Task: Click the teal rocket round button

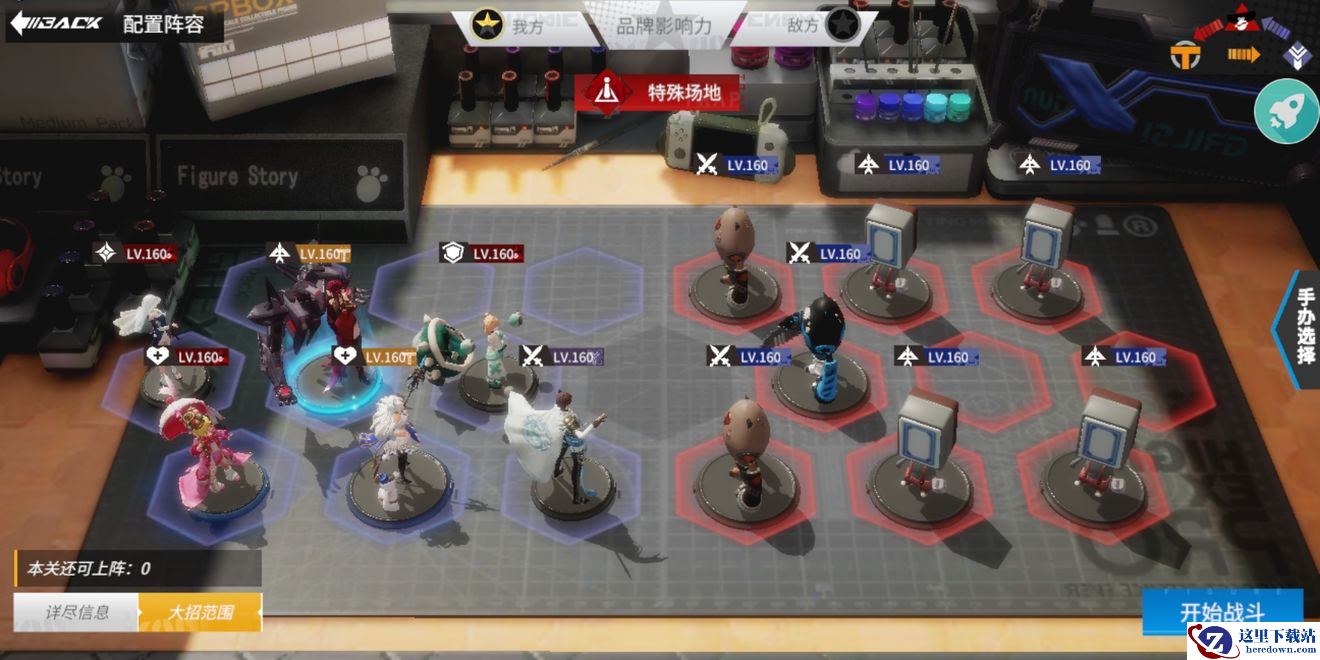Action: click(1286, 111)
